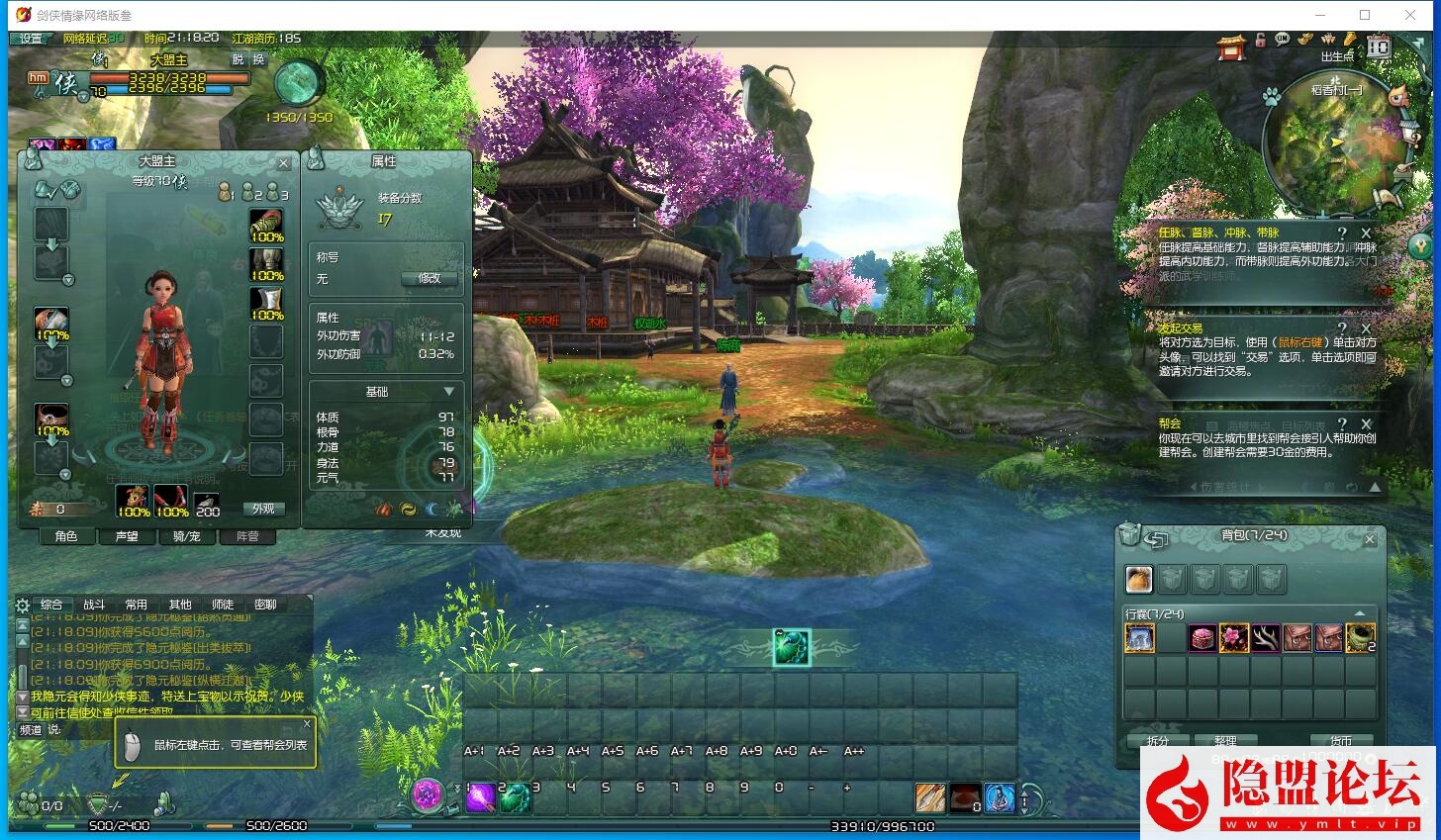Open the 骑/宠 tab in the character window

coord(186,536)
